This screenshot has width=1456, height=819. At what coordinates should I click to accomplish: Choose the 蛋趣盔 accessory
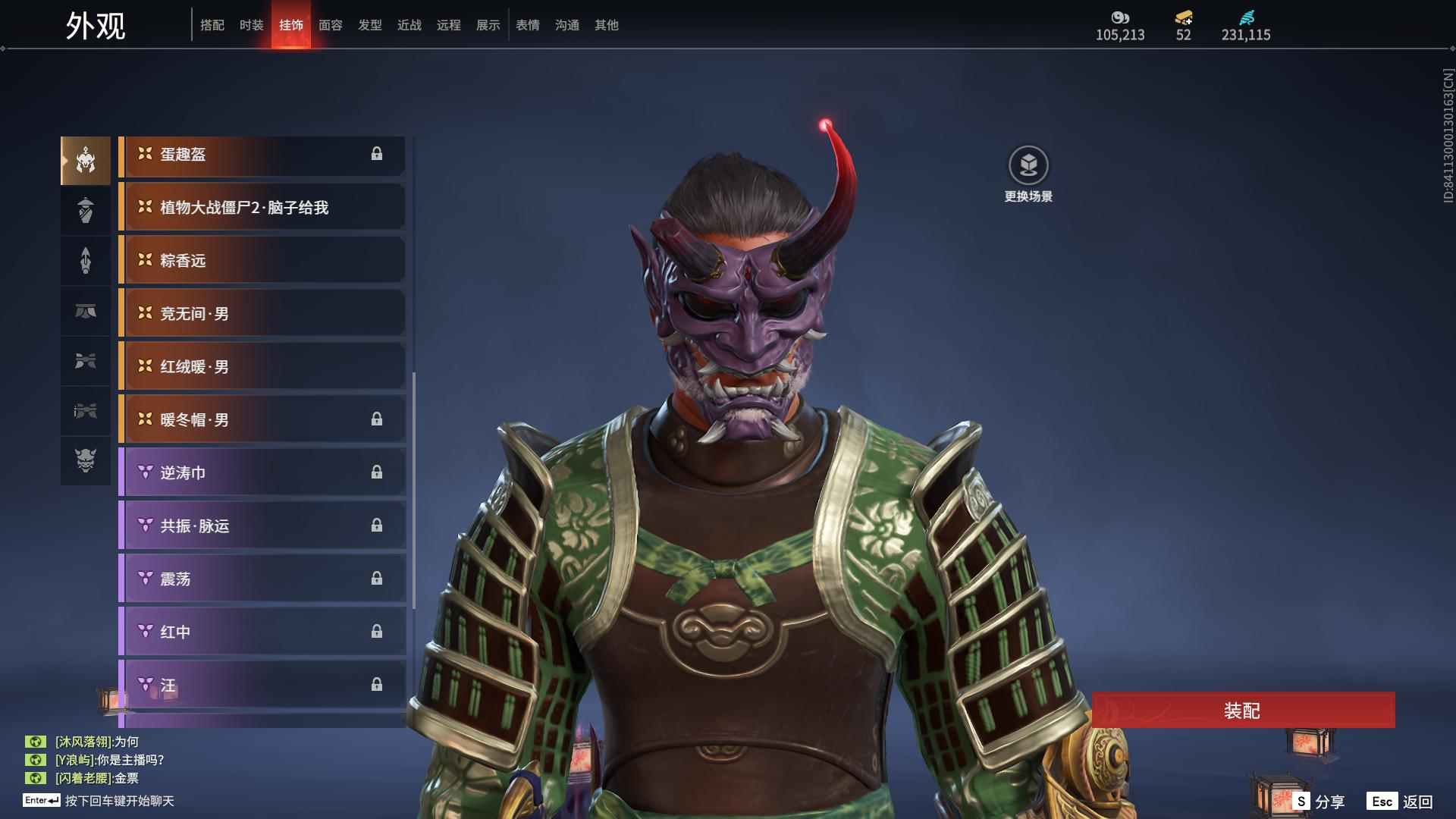click(262, 155)
